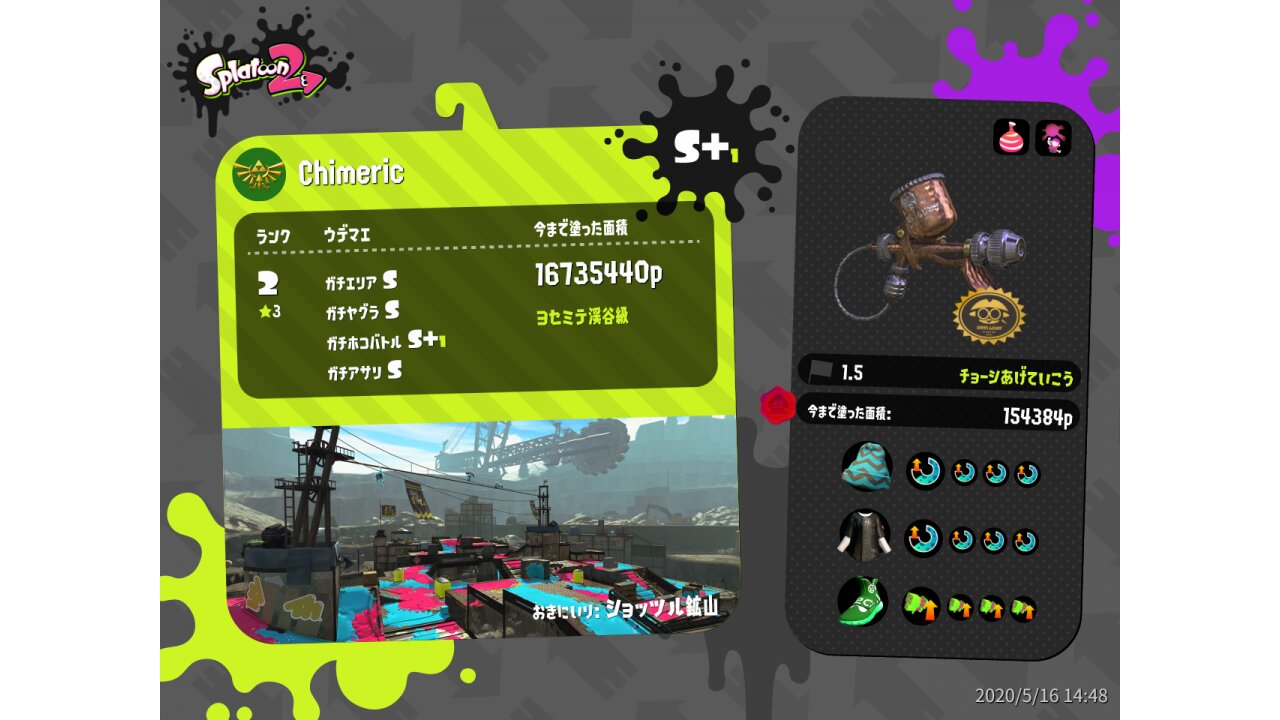
Task: Open the favorite stage screenshot thumbnail
Action: [480, 530]
